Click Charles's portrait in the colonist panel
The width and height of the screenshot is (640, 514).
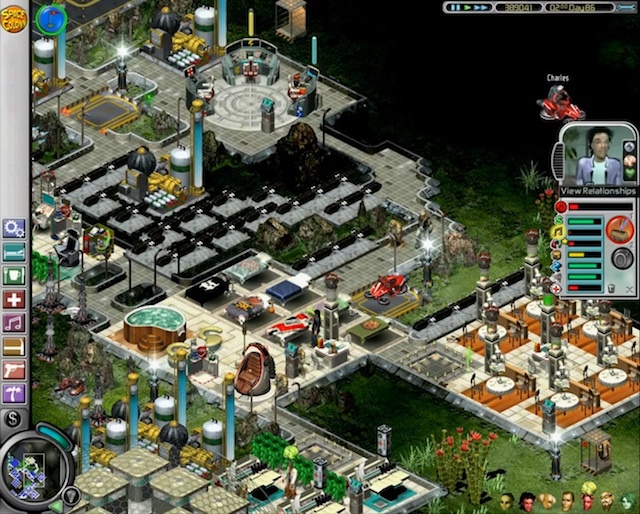(x=589, y=156)
